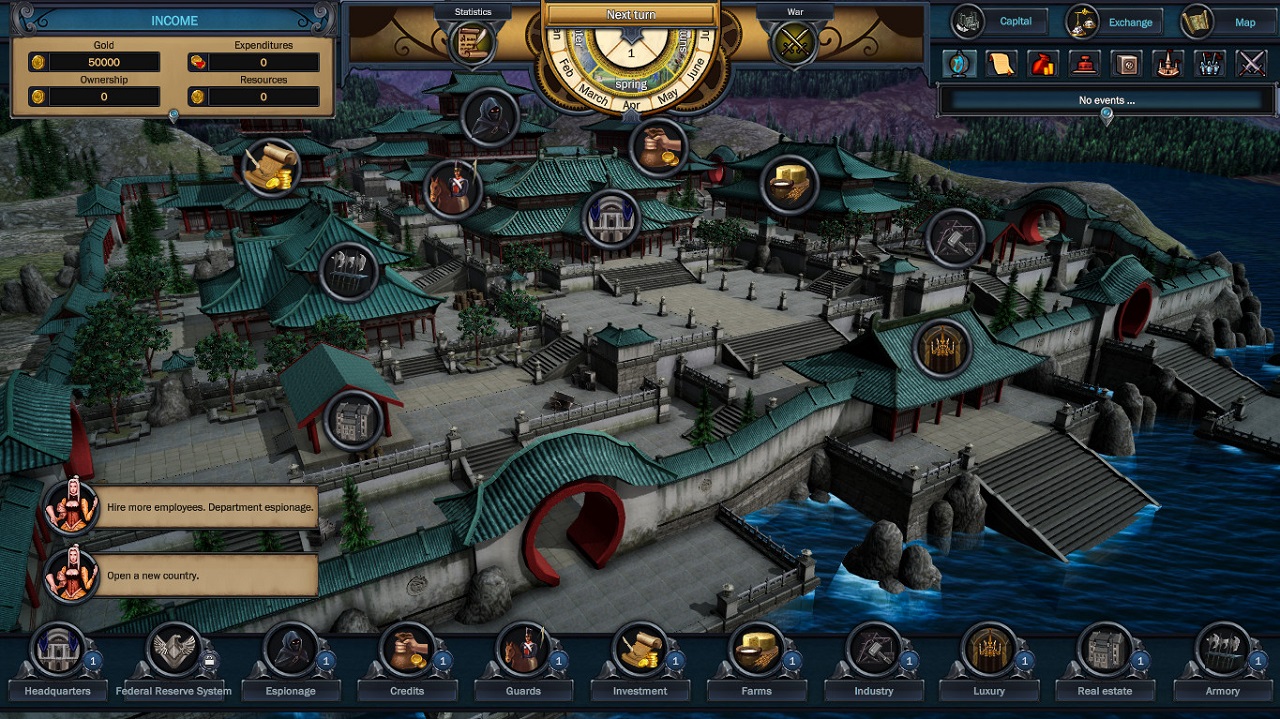The width and height of the screenshot is (1280, 719).
Task: Click the globe events filter icon
Action: [958, 63]
